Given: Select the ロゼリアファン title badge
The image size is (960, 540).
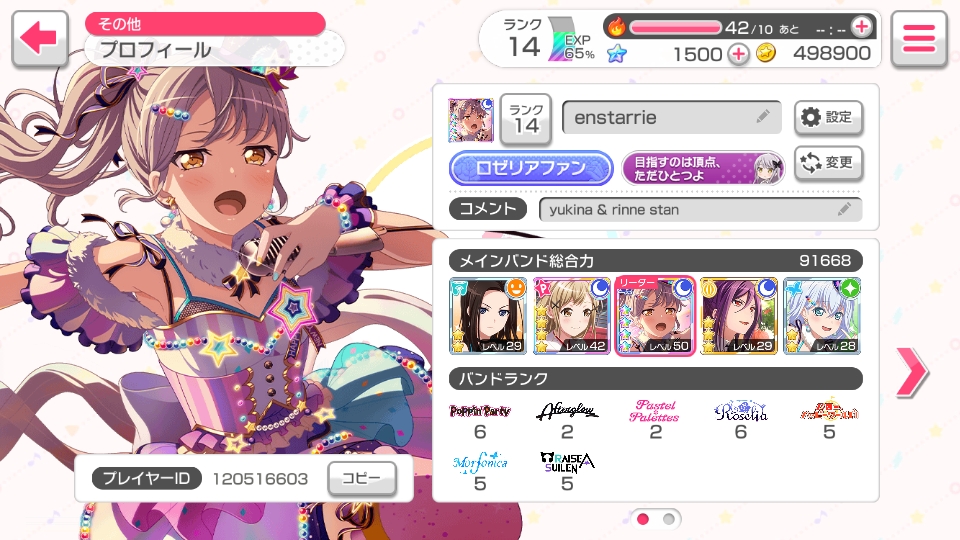Looking at the screenshot, I should click(530, 168).
